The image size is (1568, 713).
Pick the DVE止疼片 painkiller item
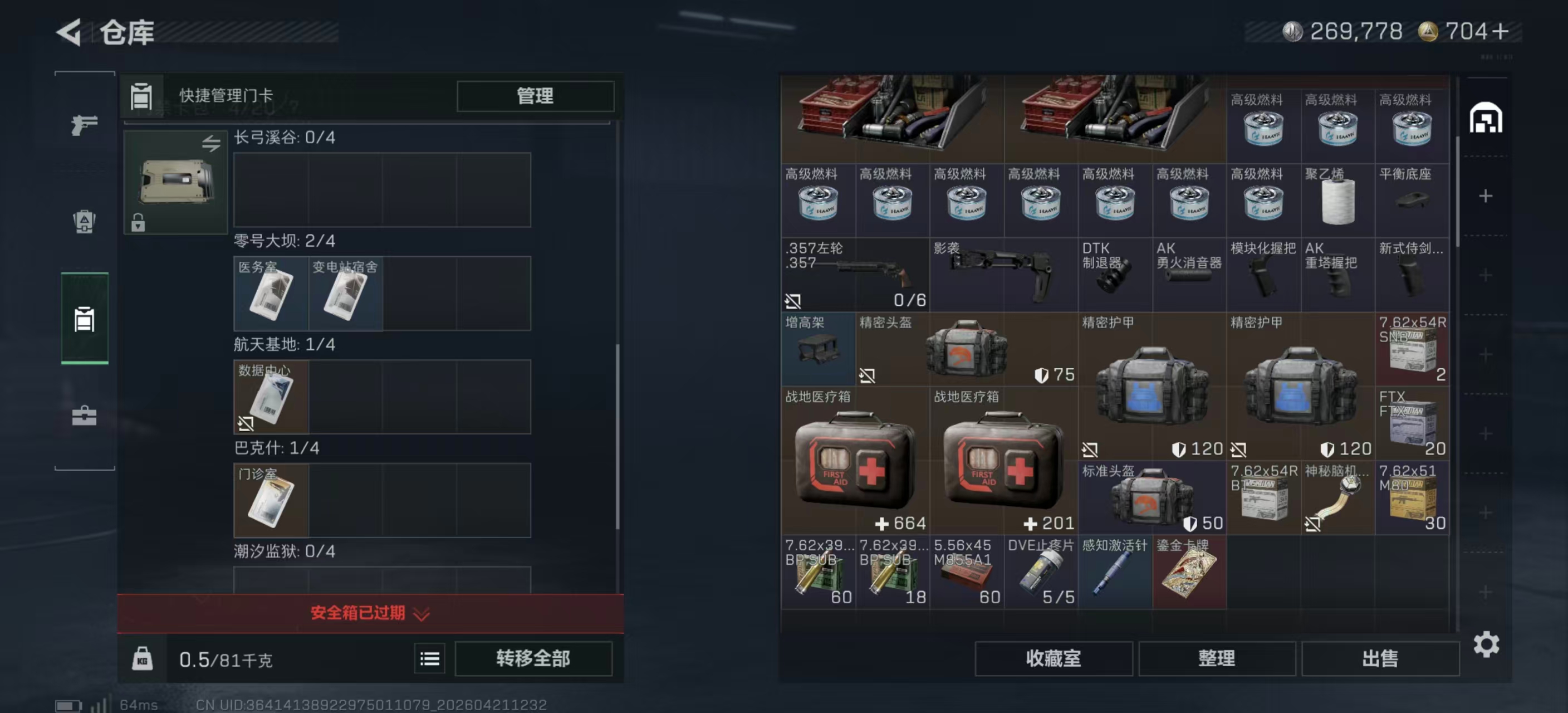coord(1040,572)
